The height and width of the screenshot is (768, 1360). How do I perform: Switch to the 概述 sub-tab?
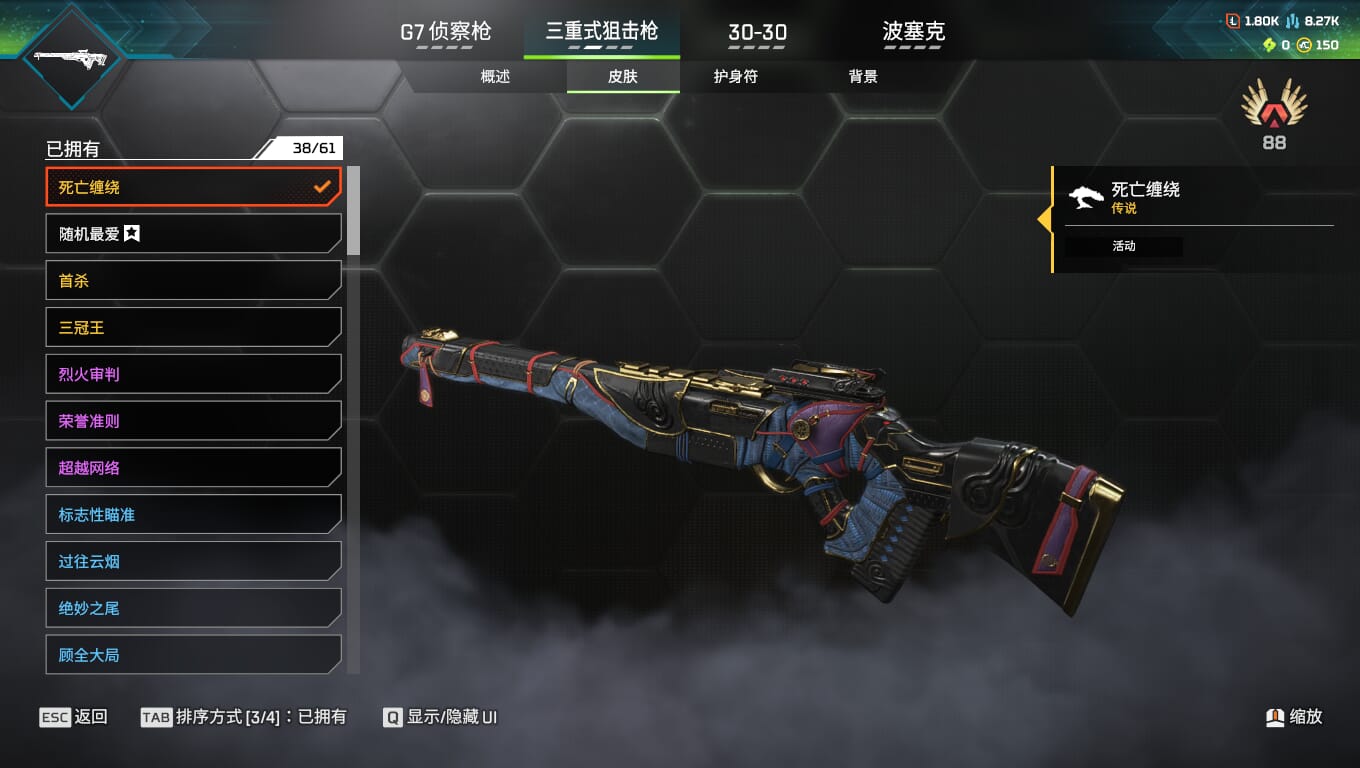(495, 77)
